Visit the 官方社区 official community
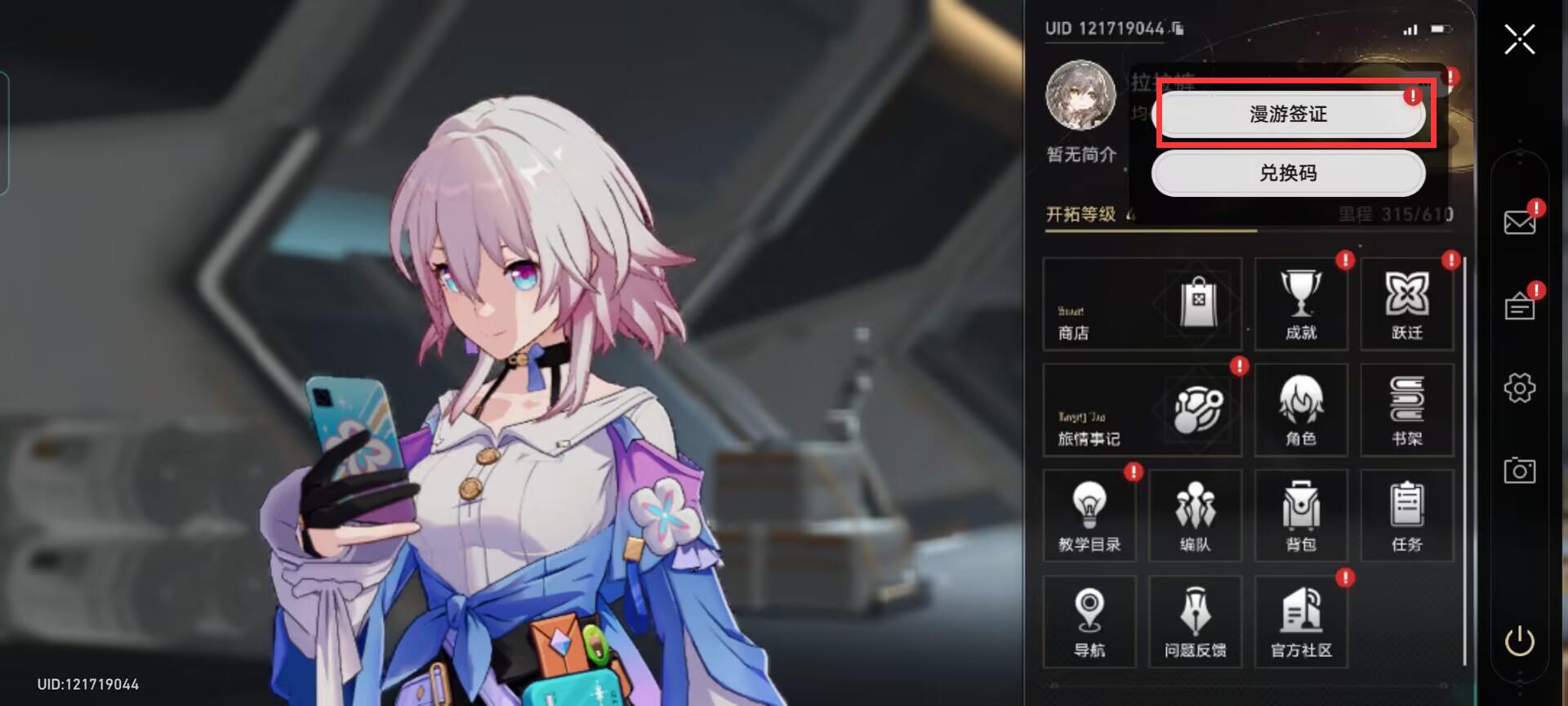This screenshot has width=1568, height=706. pos(1300,622)
